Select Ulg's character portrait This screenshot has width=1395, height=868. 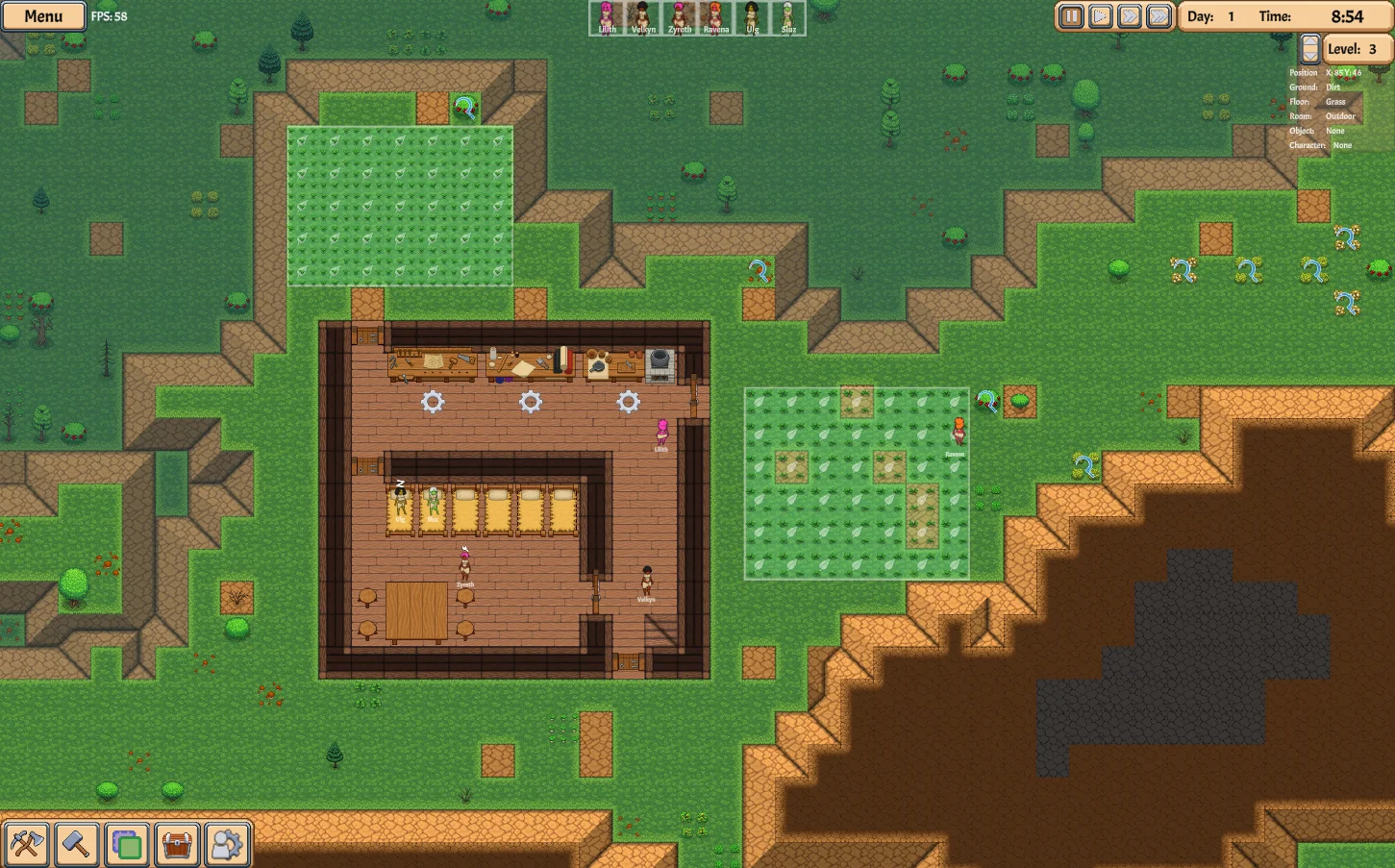click(x=752, y=17)
